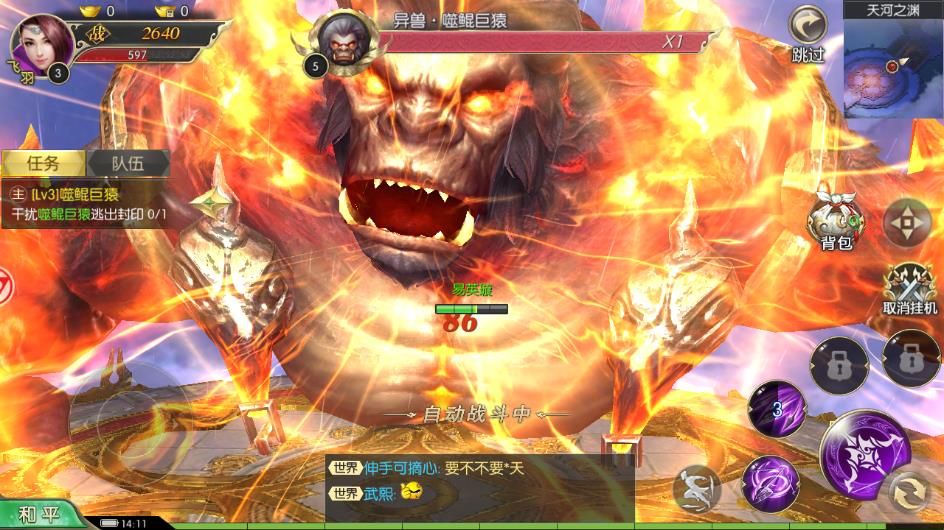Image resolution: width=944 pixels, height=530 pixels.
Task: Open the world chat box
Action: click(x=478, y=482)
